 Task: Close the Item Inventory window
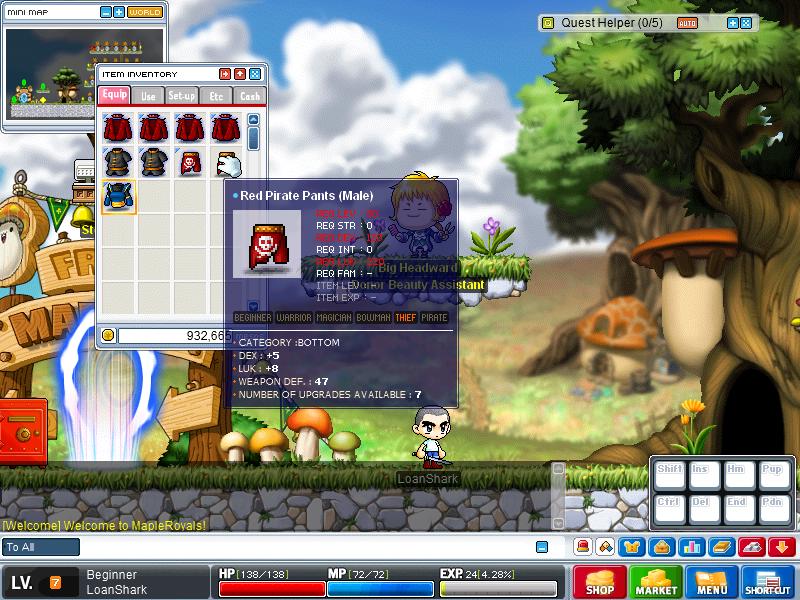pyautogui.click(x=255, y=74)
